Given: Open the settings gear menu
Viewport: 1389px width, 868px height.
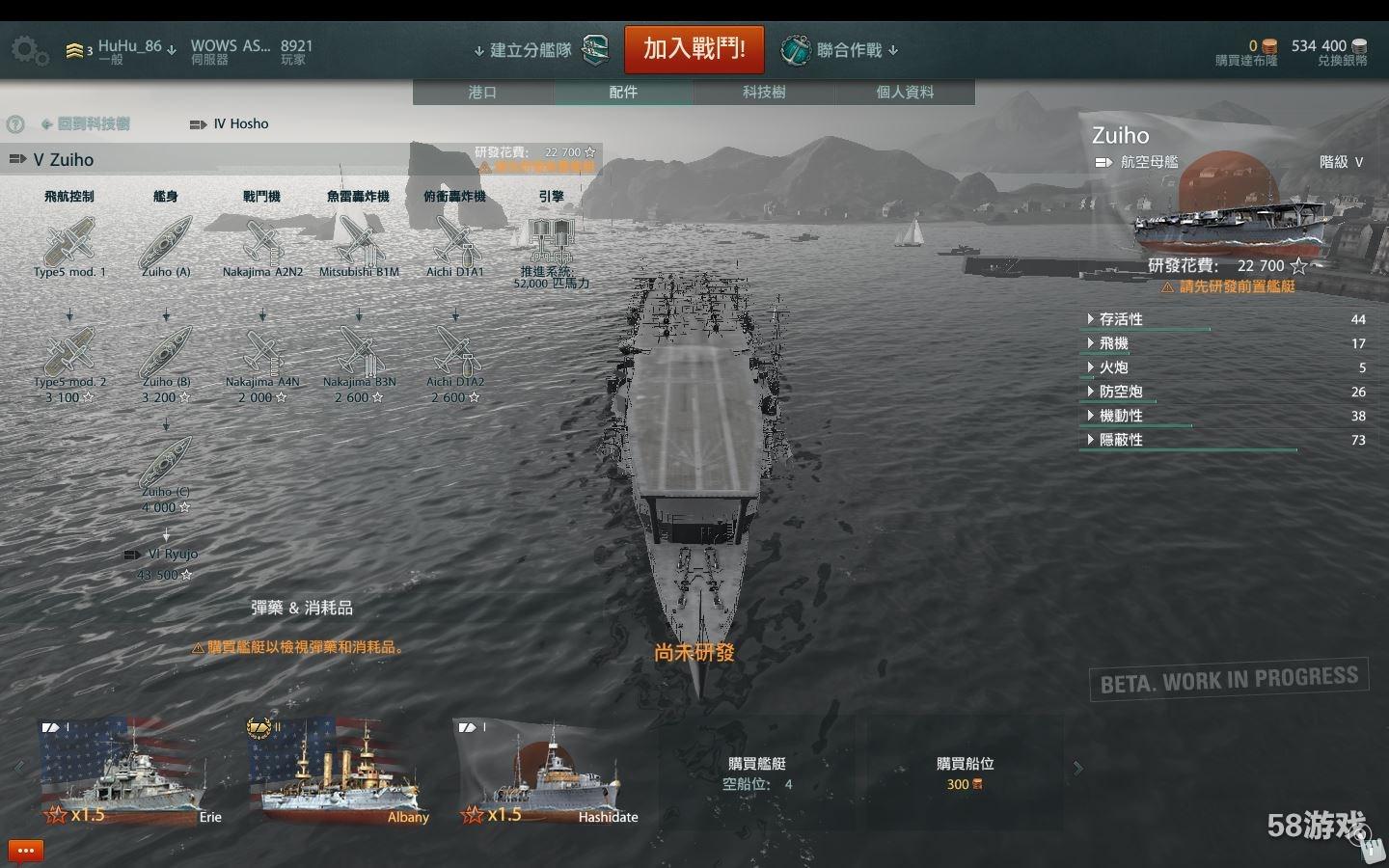Looking at the screenshot, I should click(x=28, y=50).
